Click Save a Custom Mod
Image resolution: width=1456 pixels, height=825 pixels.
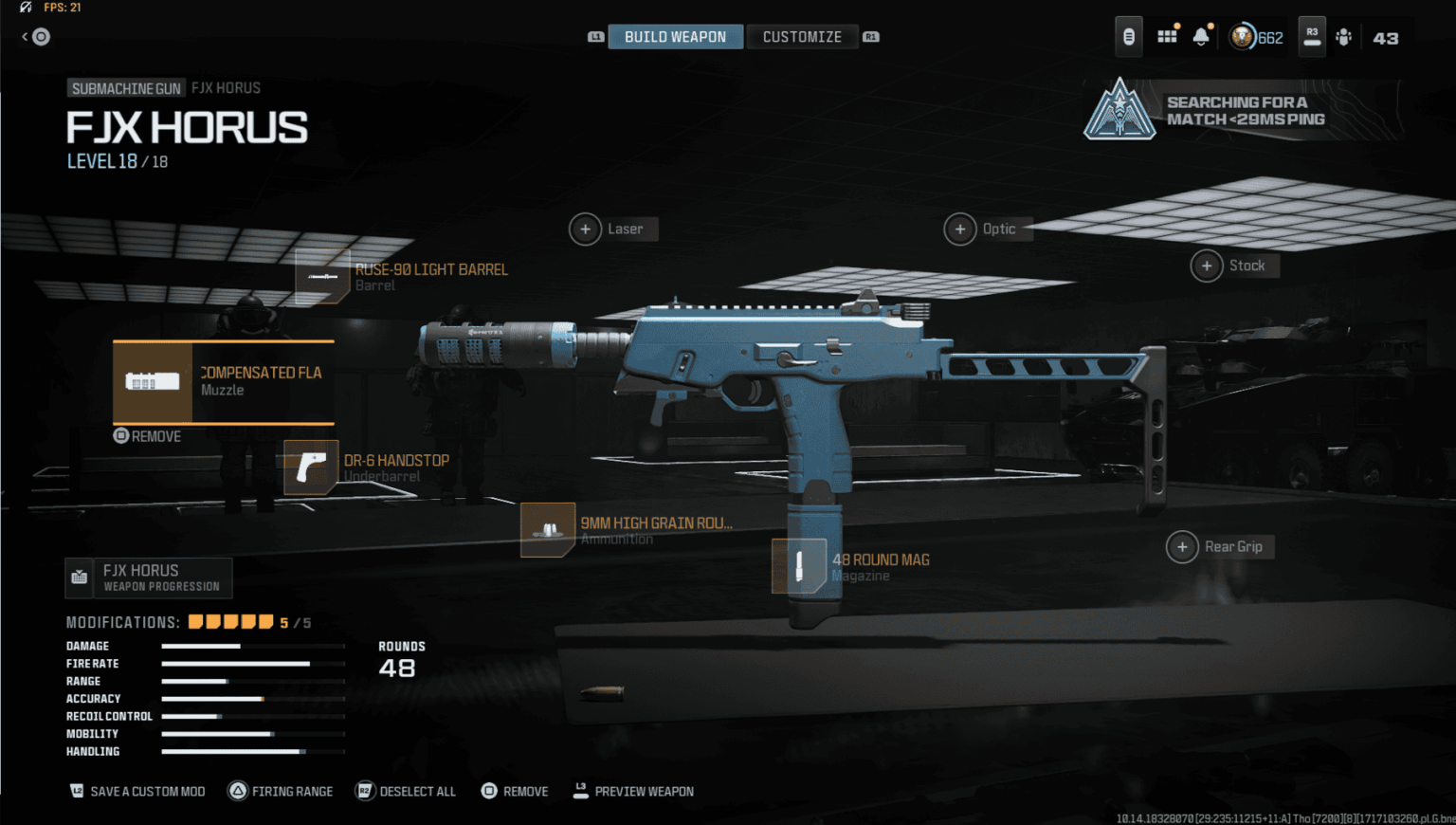click(x=136, y=791)
